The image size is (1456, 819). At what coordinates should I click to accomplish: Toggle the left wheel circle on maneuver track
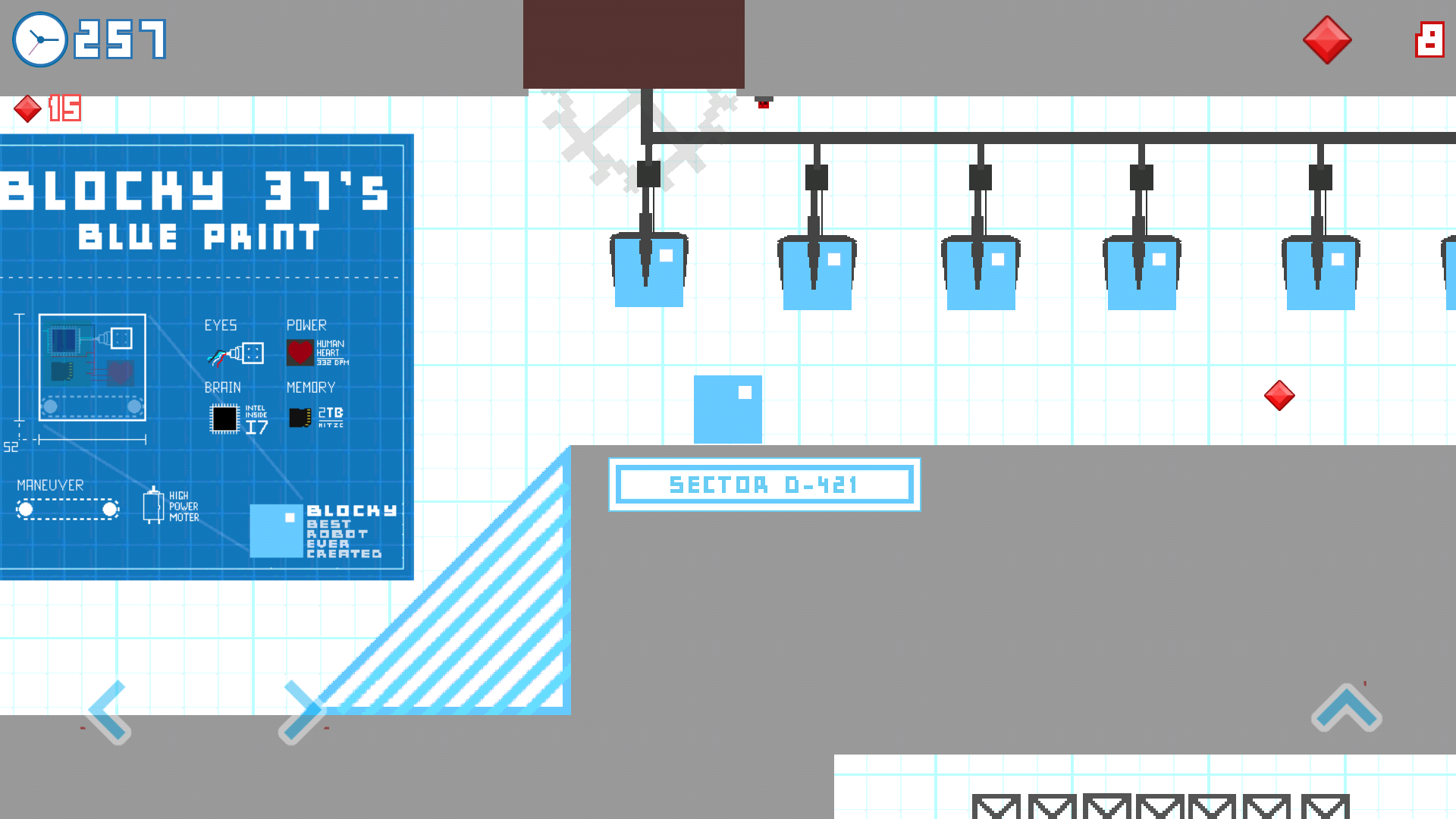25,509
